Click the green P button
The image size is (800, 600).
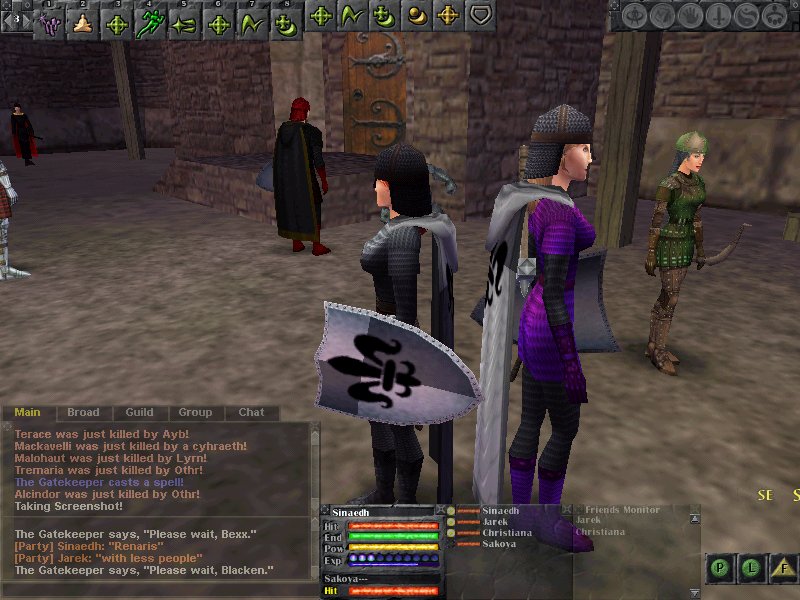719,569
